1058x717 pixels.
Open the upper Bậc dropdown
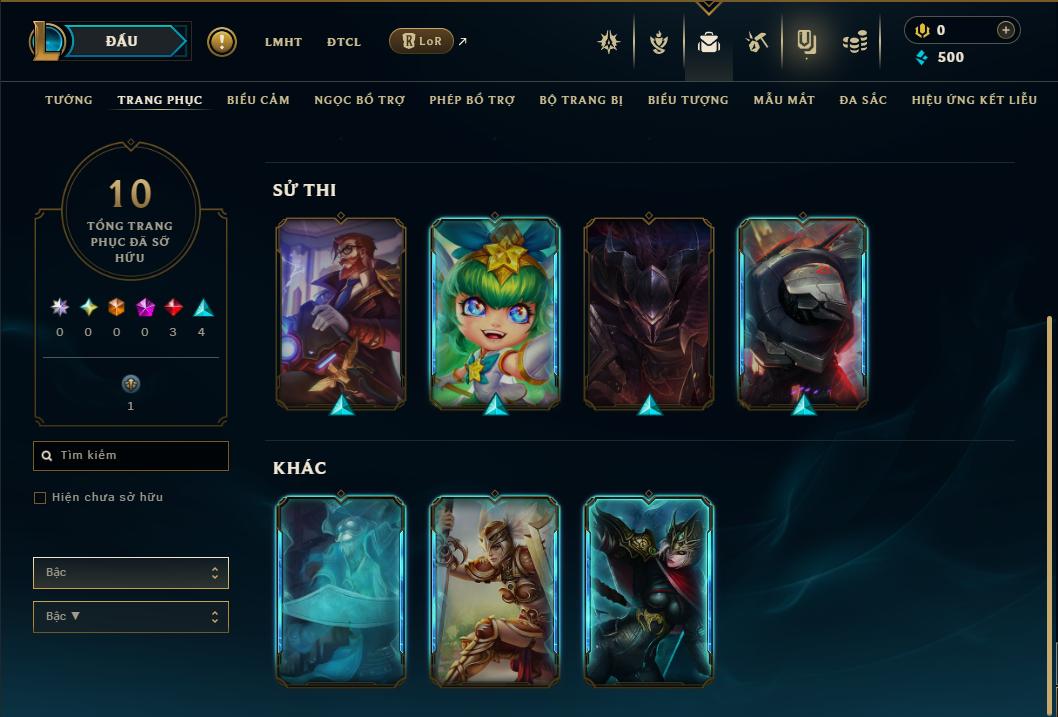[x=131, y=573]
